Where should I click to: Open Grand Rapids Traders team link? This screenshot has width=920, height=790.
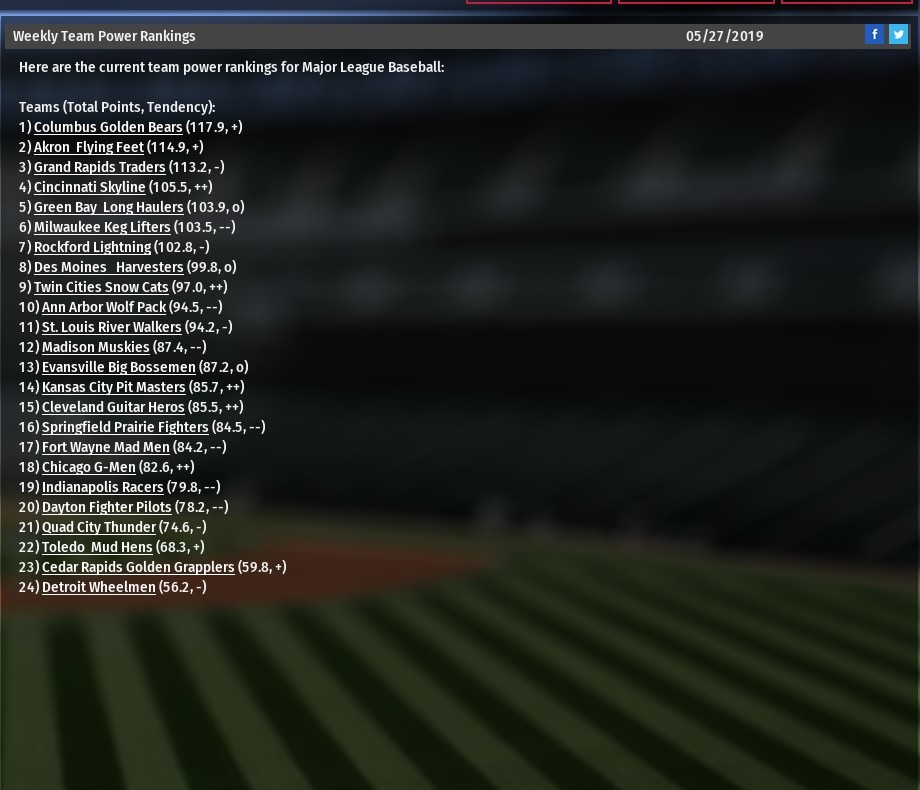pos(99,167)
